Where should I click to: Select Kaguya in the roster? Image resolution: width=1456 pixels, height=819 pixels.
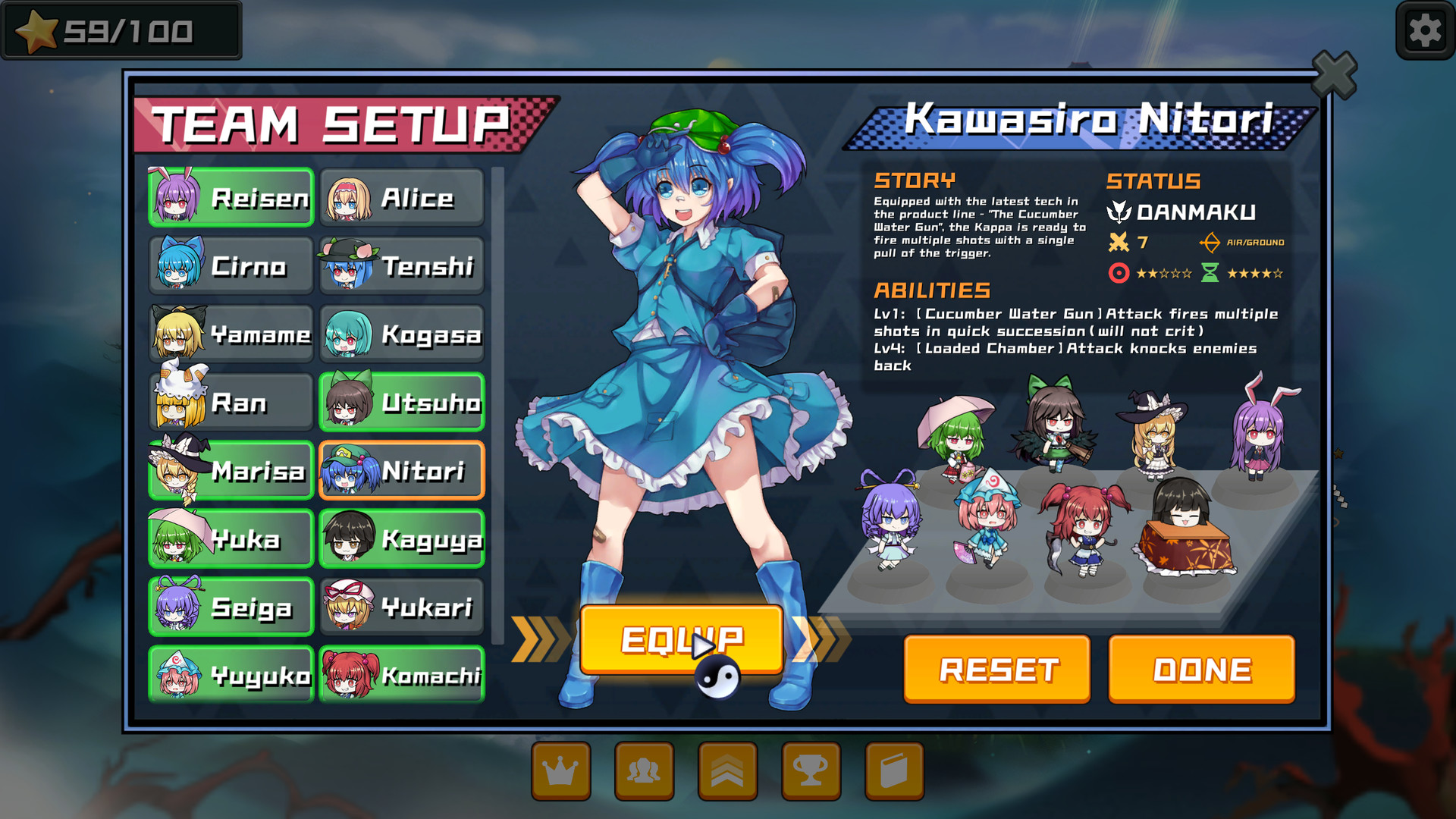[x=402, y=538]
